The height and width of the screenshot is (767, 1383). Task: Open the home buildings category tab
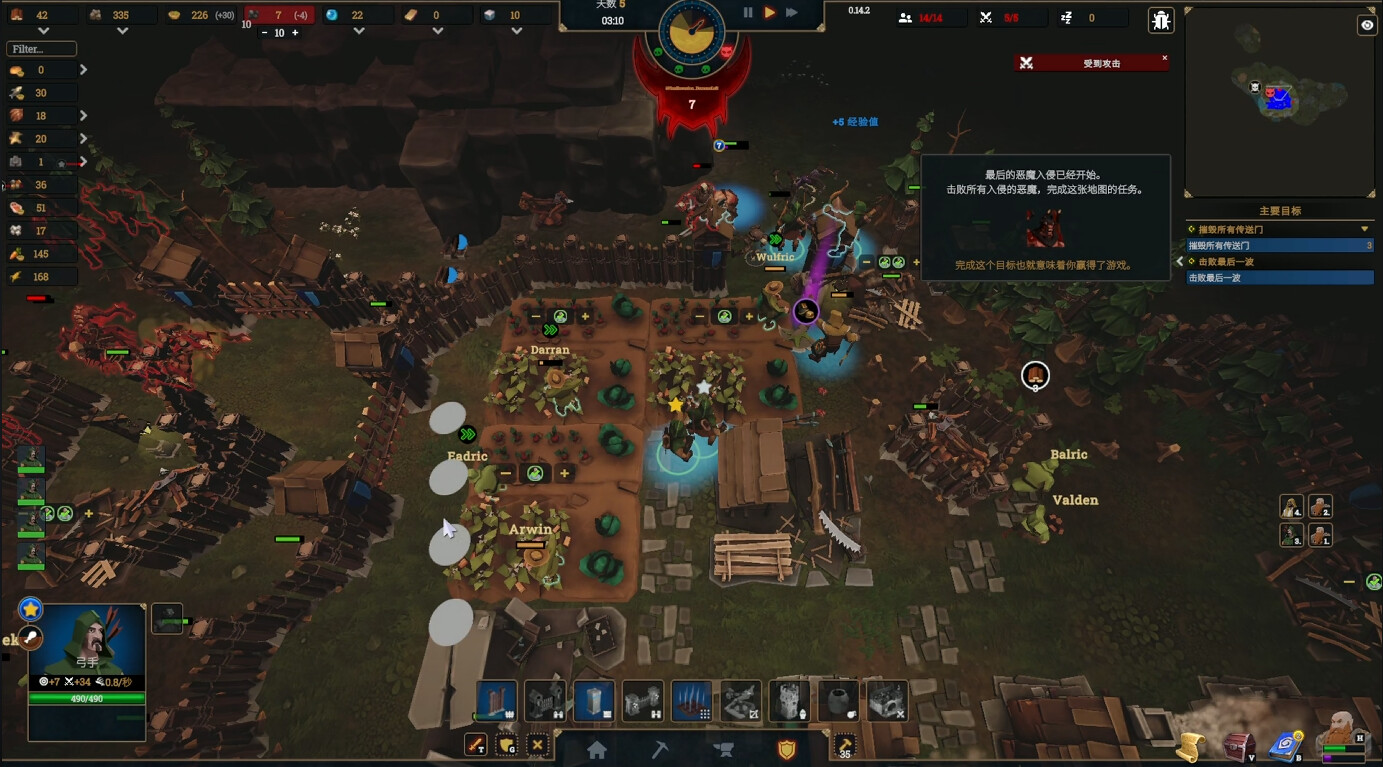click(597, 750)
